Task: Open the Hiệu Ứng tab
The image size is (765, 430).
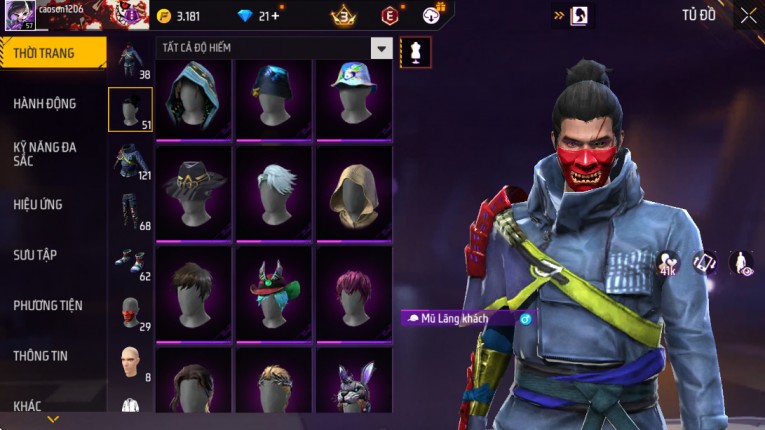Action: click(x=38, y=204)
